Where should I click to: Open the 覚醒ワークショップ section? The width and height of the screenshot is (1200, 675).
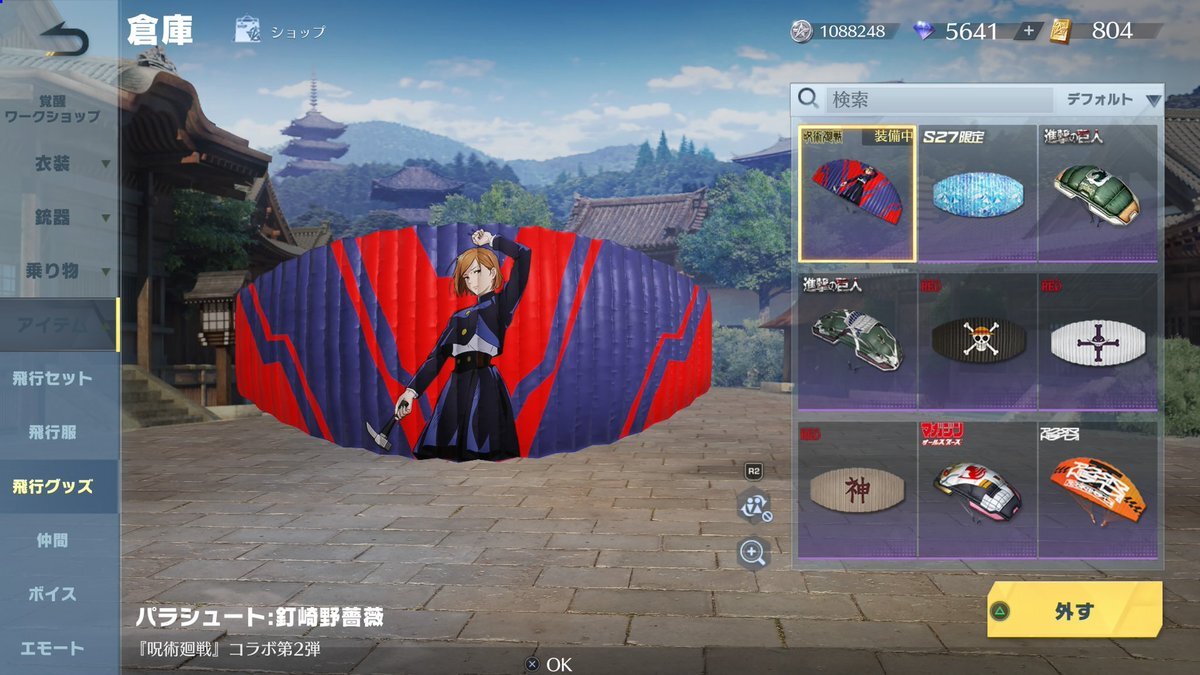[x=52, y=109]
